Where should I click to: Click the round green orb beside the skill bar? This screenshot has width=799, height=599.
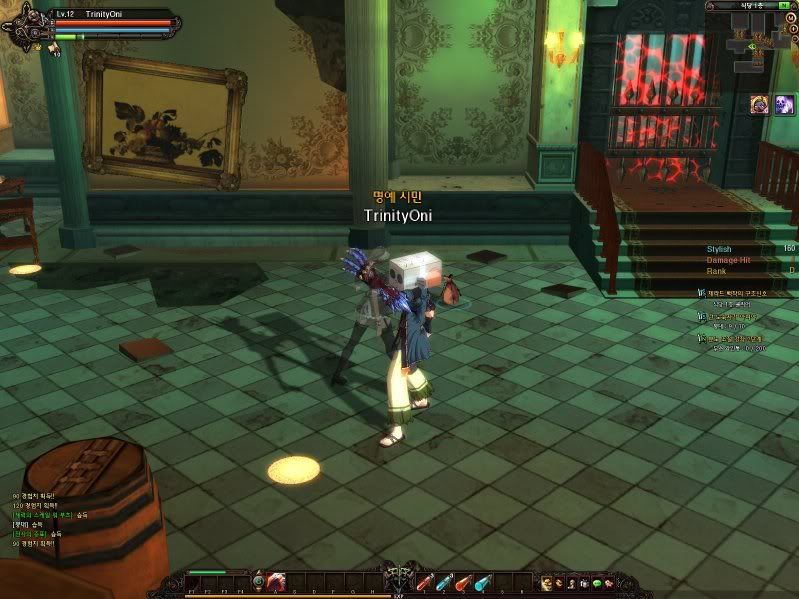click(258, 581)
